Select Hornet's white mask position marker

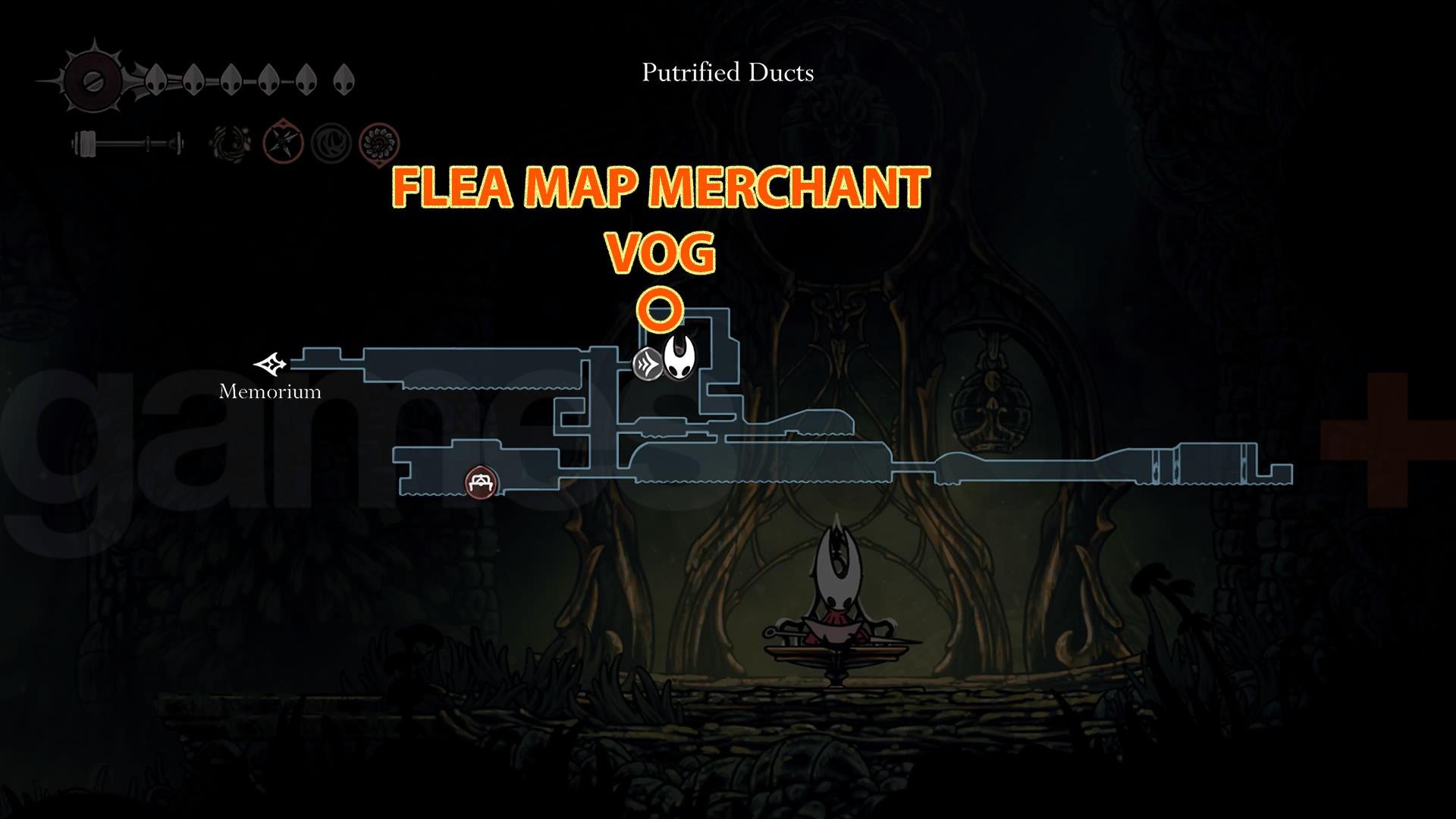pyautogui.click(x=680, y=358)
